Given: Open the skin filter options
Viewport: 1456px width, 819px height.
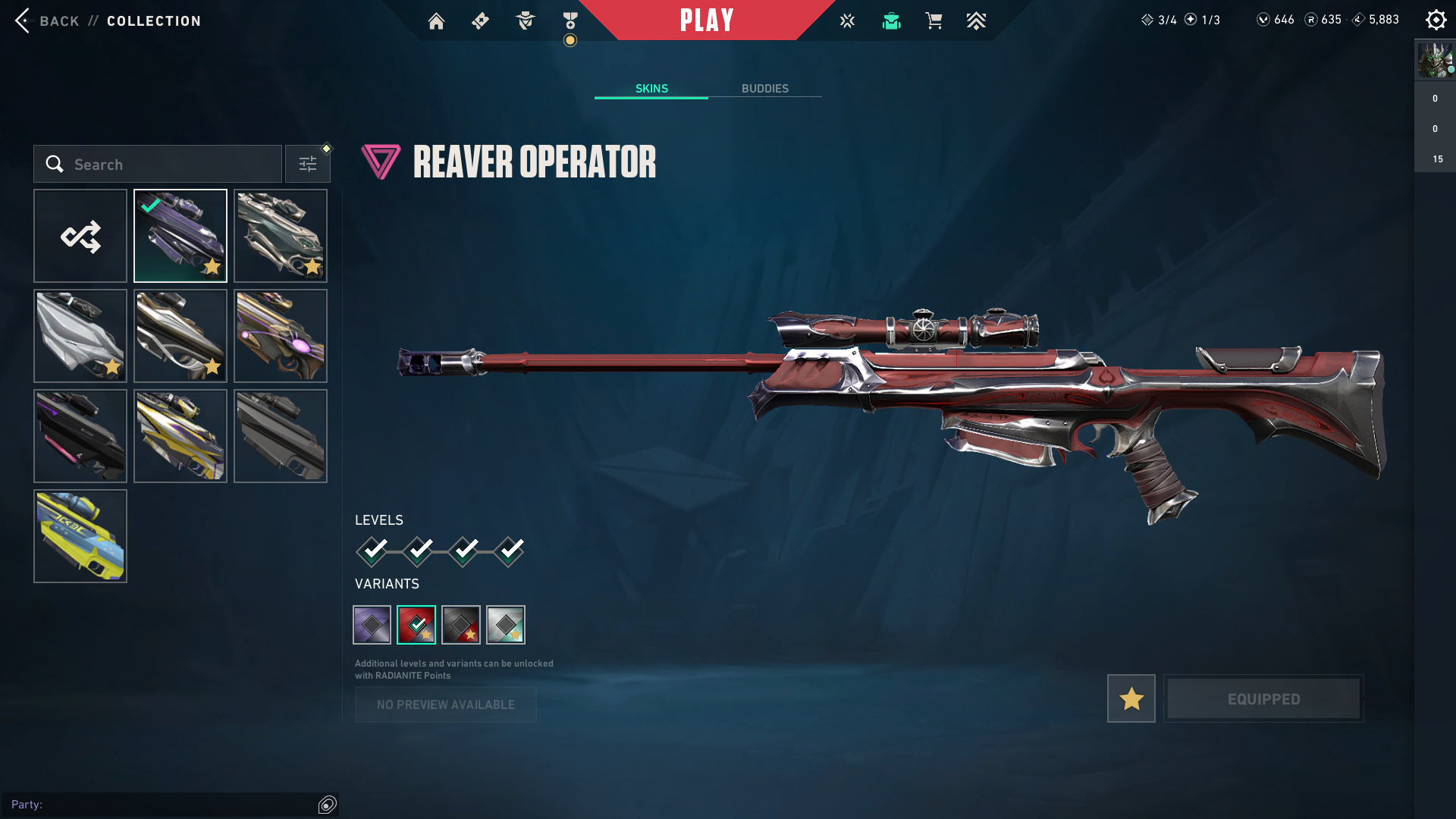Looking at the screenshot, I should point(308,165).
